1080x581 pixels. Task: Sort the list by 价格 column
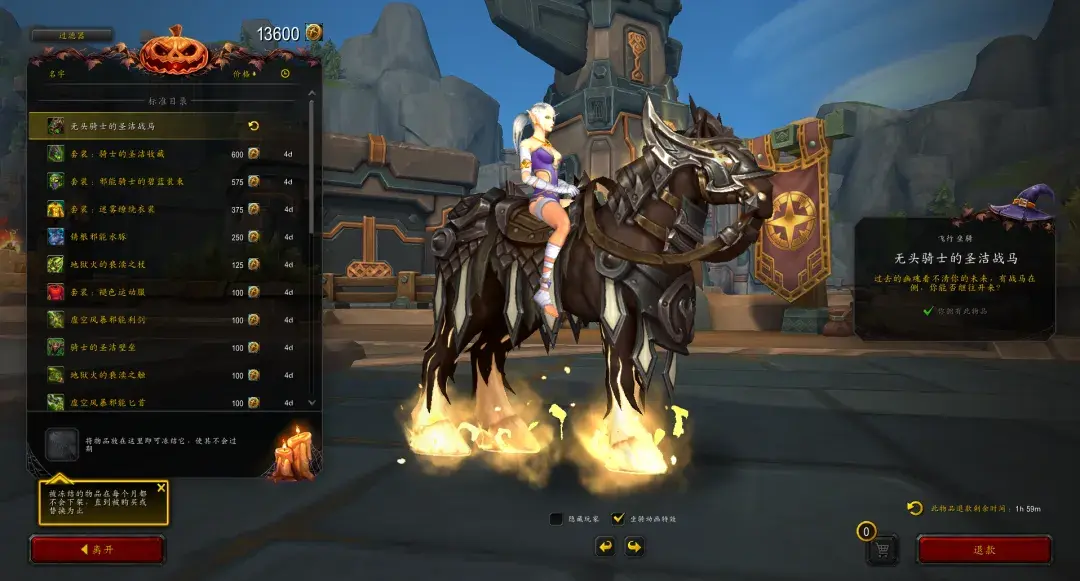(x=244, y=73)
